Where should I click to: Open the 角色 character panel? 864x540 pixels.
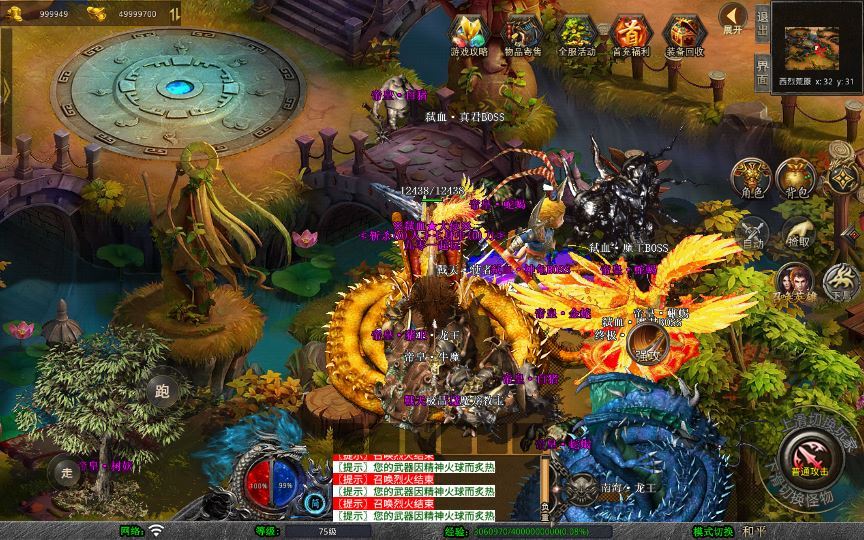[750, 177]
